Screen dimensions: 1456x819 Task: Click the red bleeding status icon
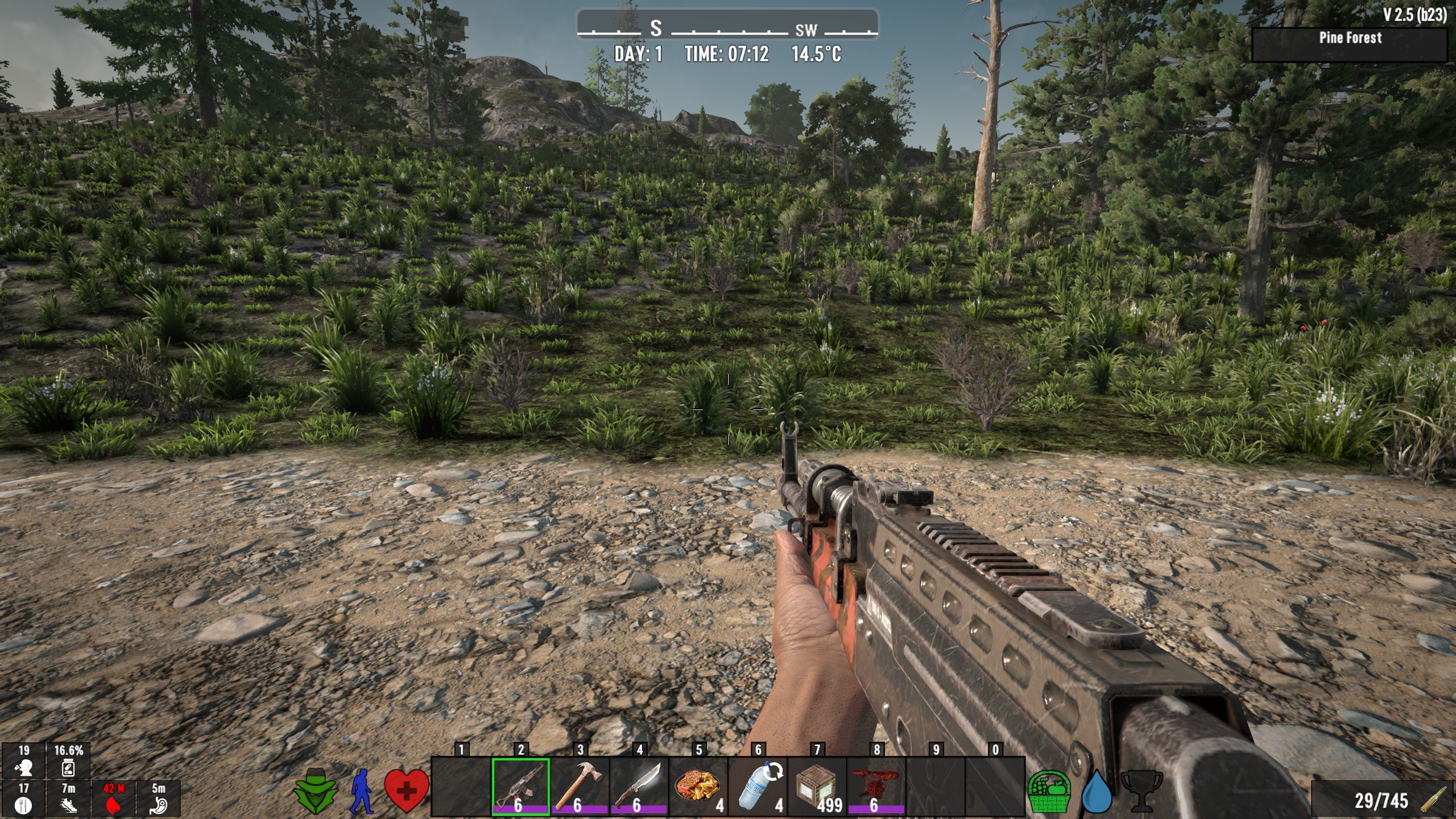113,805
